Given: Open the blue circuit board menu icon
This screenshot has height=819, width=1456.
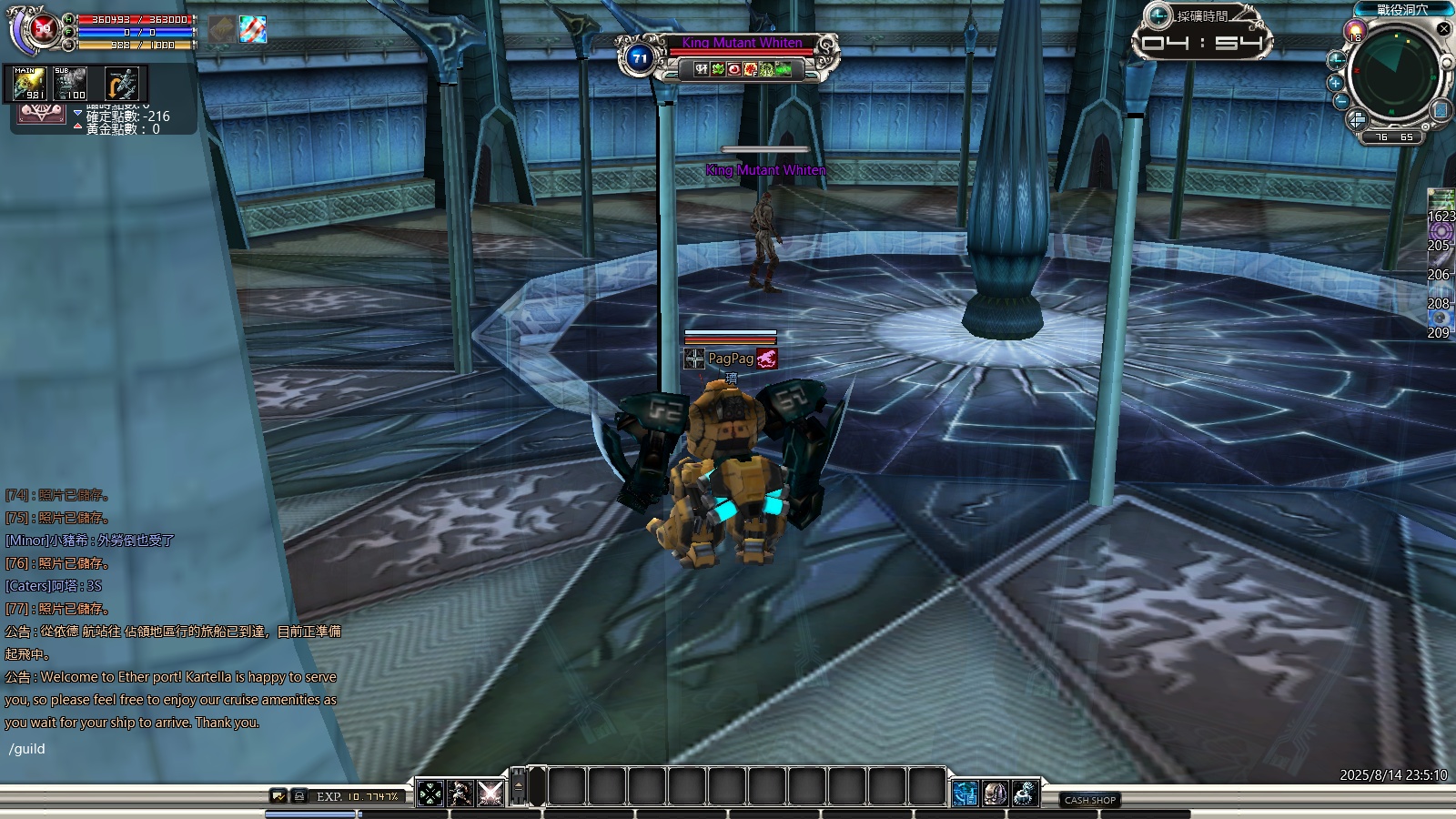Looking at the screenshot, I should coord(966,794).
